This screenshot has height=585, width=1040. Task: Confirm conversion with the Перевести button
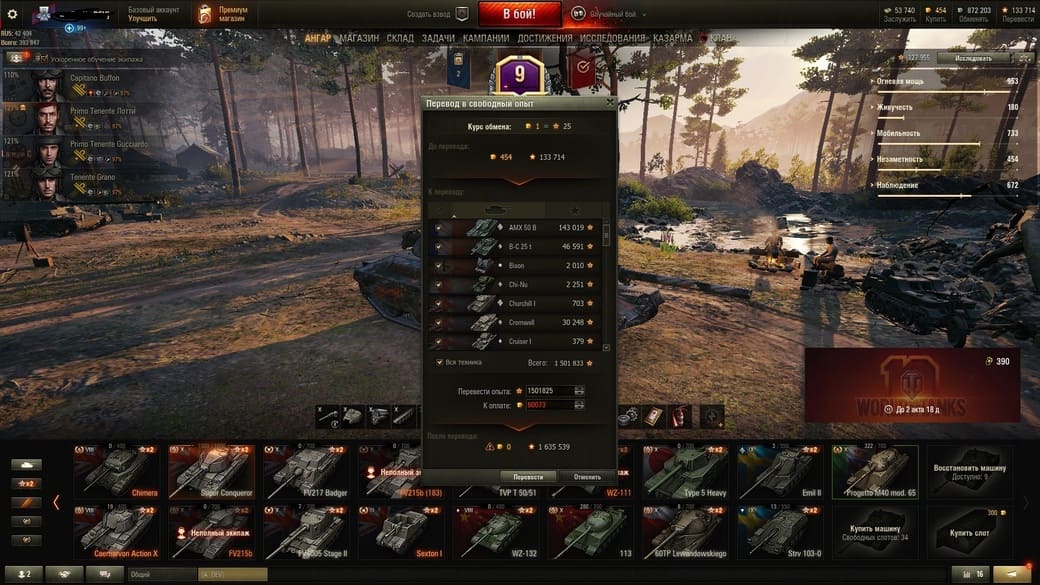[528, 477]
